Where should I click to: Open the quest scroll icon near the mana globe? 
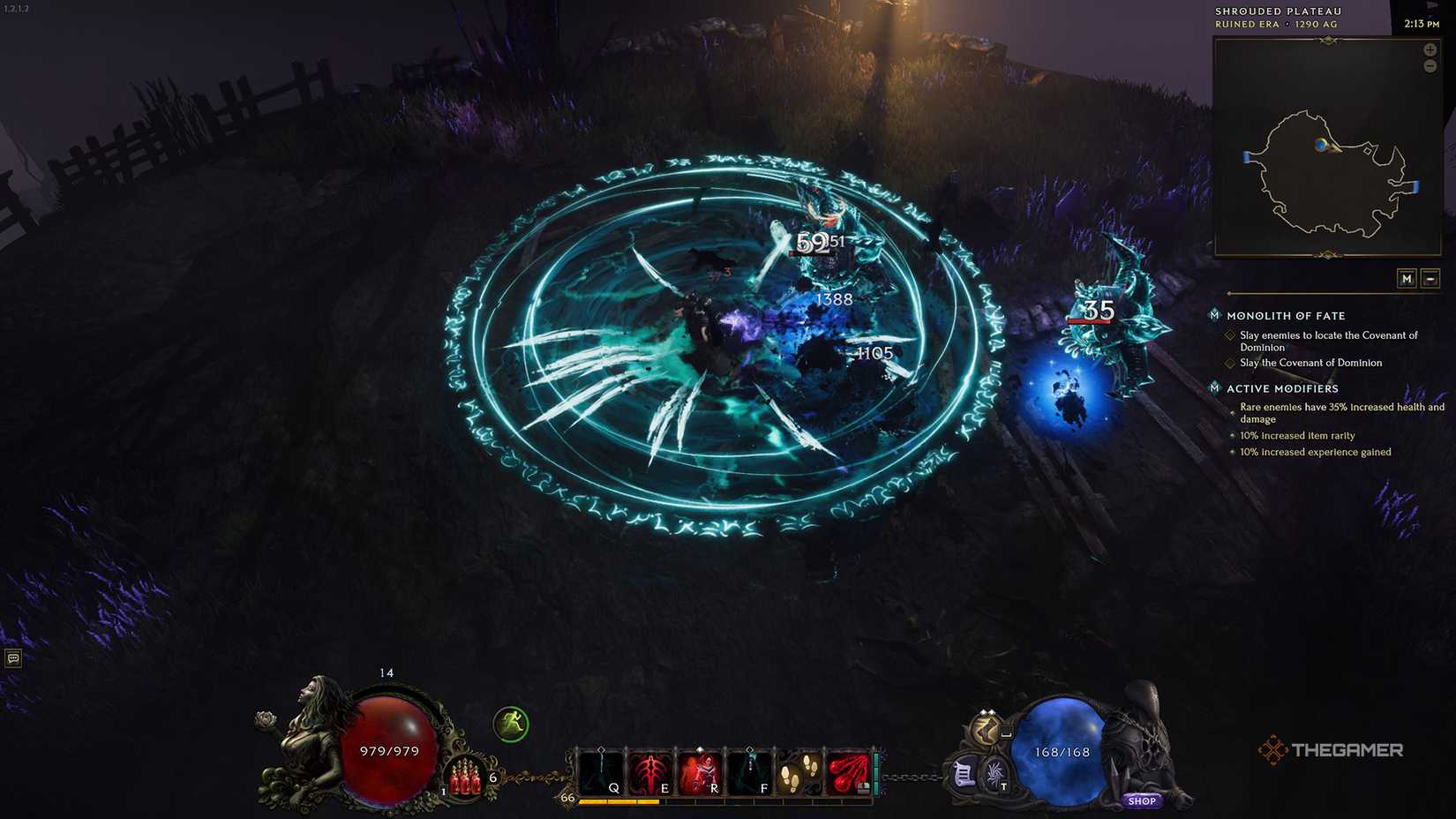(964, 774)
